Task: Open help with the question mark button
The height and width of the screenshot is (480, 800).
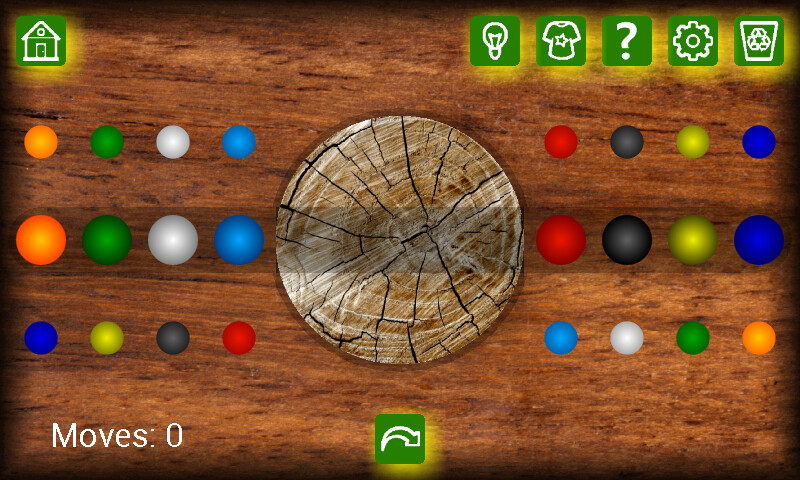Action: coord(627,41)
